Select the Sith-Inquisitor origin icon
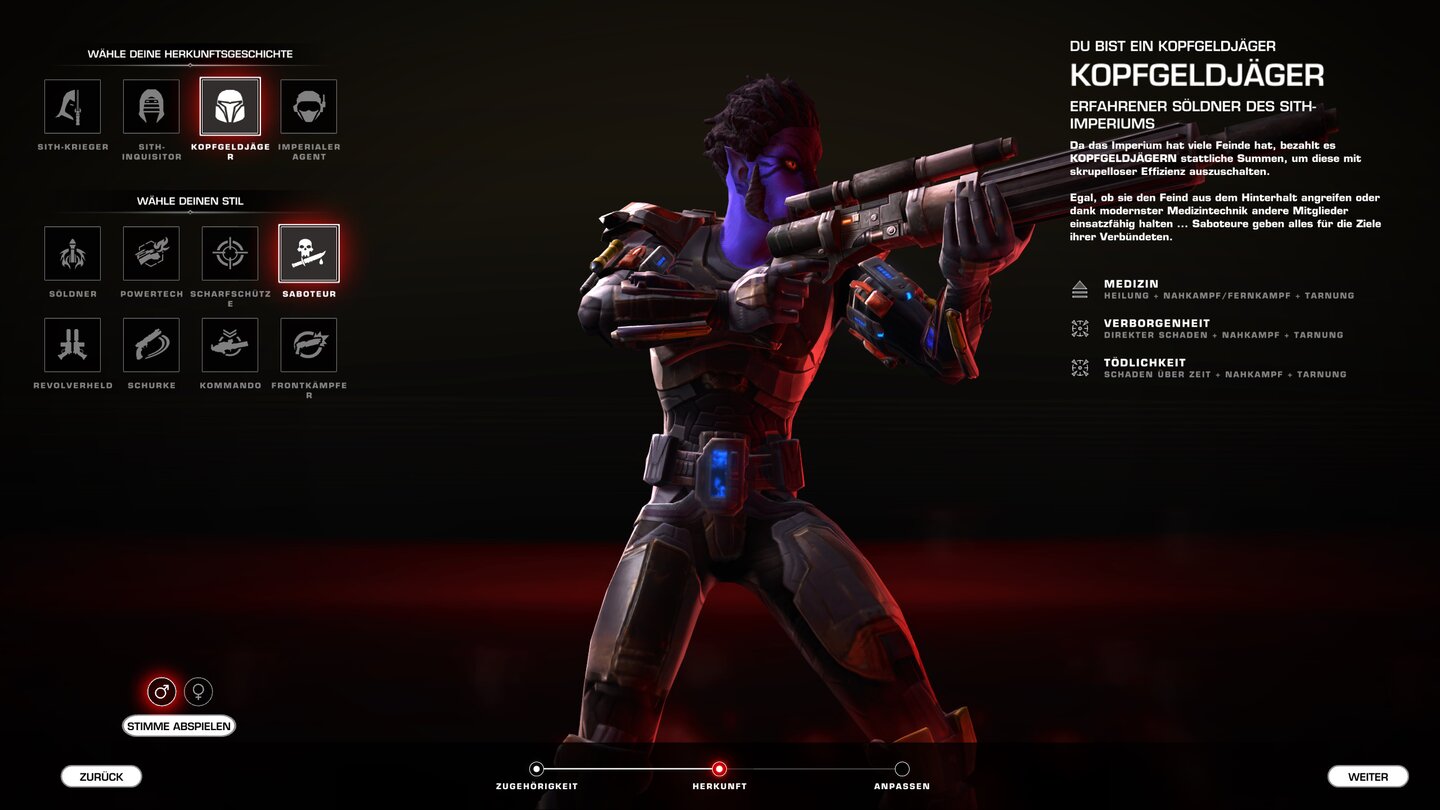Viewport: 1440px width, 810px height. tap(151, 105)
